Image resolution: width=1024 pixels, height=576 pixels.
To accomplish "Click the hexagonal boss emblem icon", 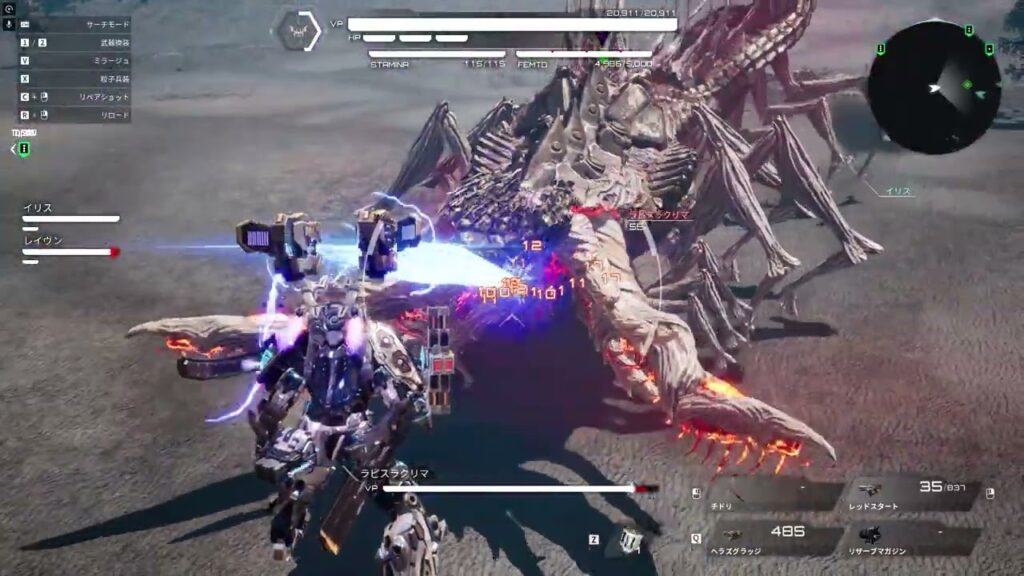I will point(298,30).
